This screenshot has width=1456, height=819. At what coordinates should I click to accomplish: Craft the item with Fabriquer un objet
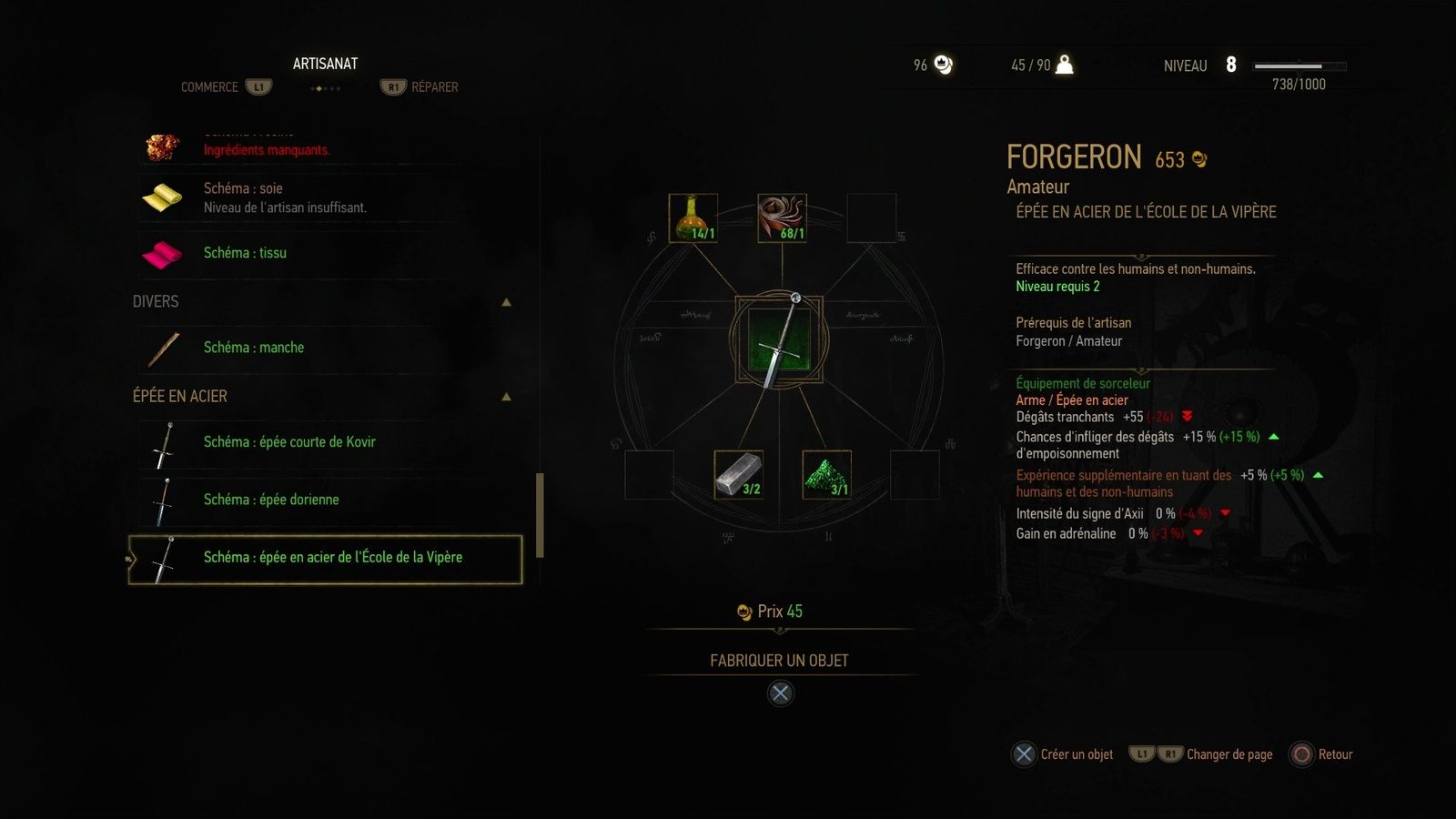(x=779, y=661)
